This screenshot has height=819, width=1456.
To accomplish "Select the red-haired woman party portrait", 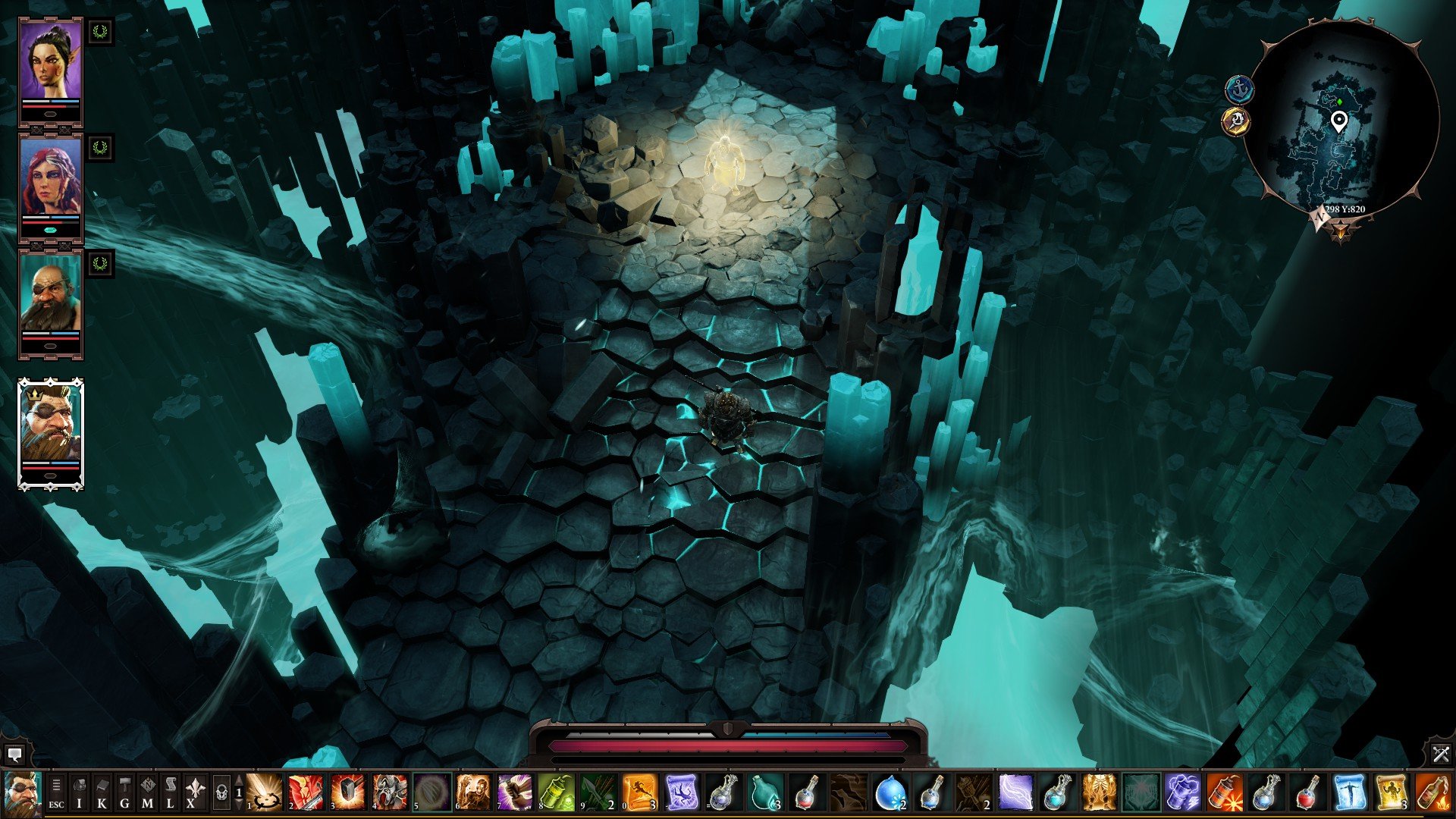I will (x=50, y=180).
